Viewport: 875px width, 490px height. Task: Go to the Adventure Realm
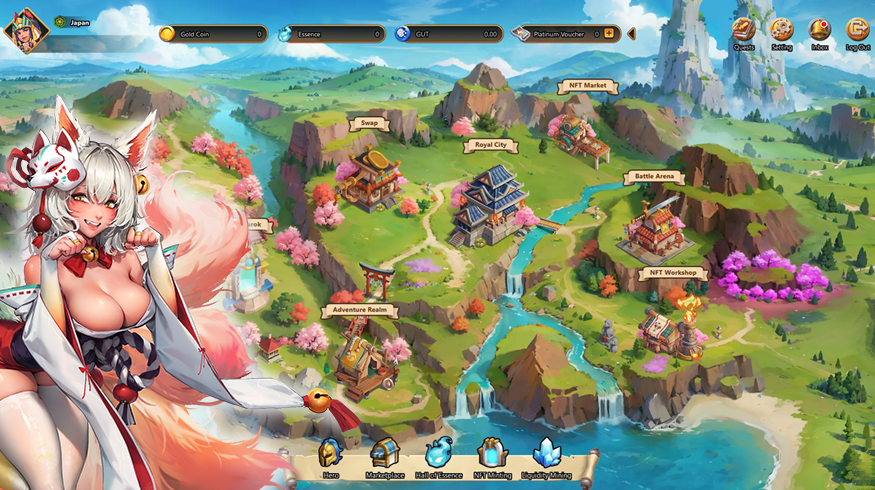tap(360, 311)
